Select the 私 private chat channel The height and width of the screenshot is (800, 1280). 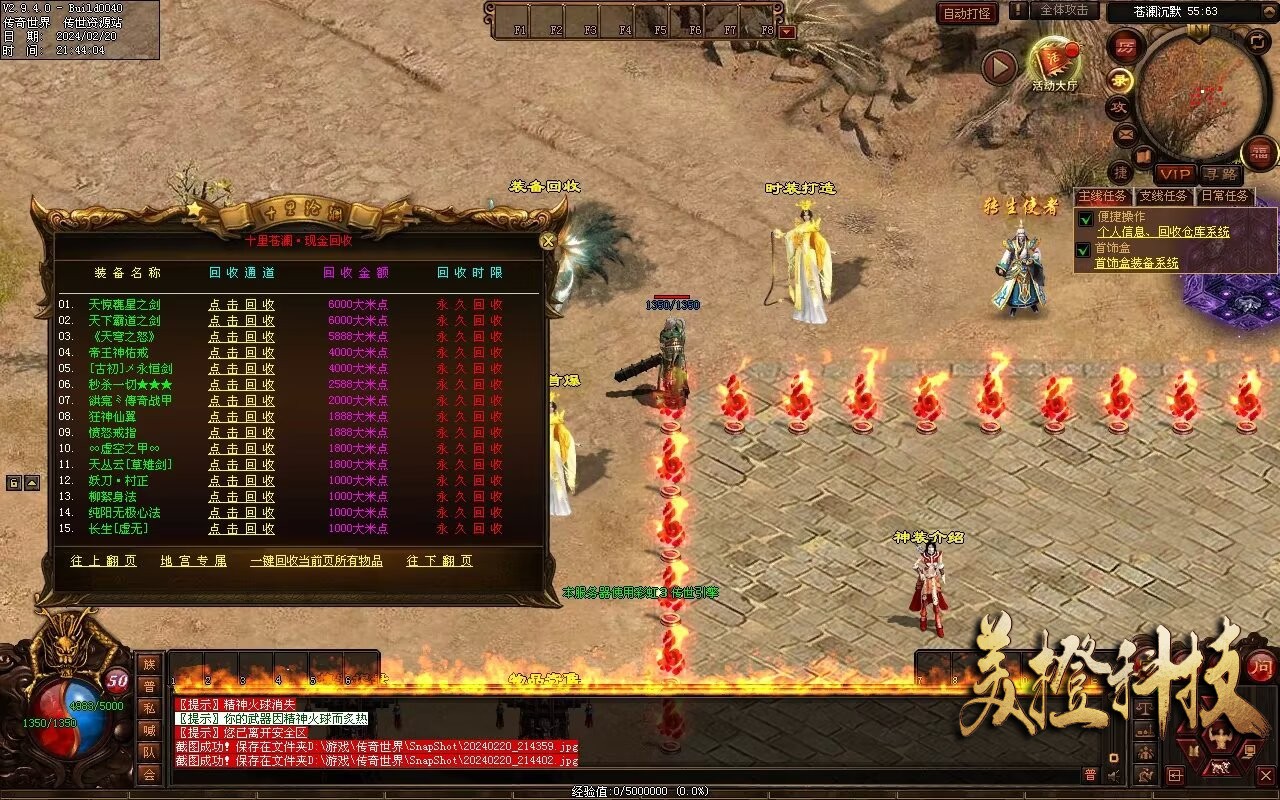149,708
